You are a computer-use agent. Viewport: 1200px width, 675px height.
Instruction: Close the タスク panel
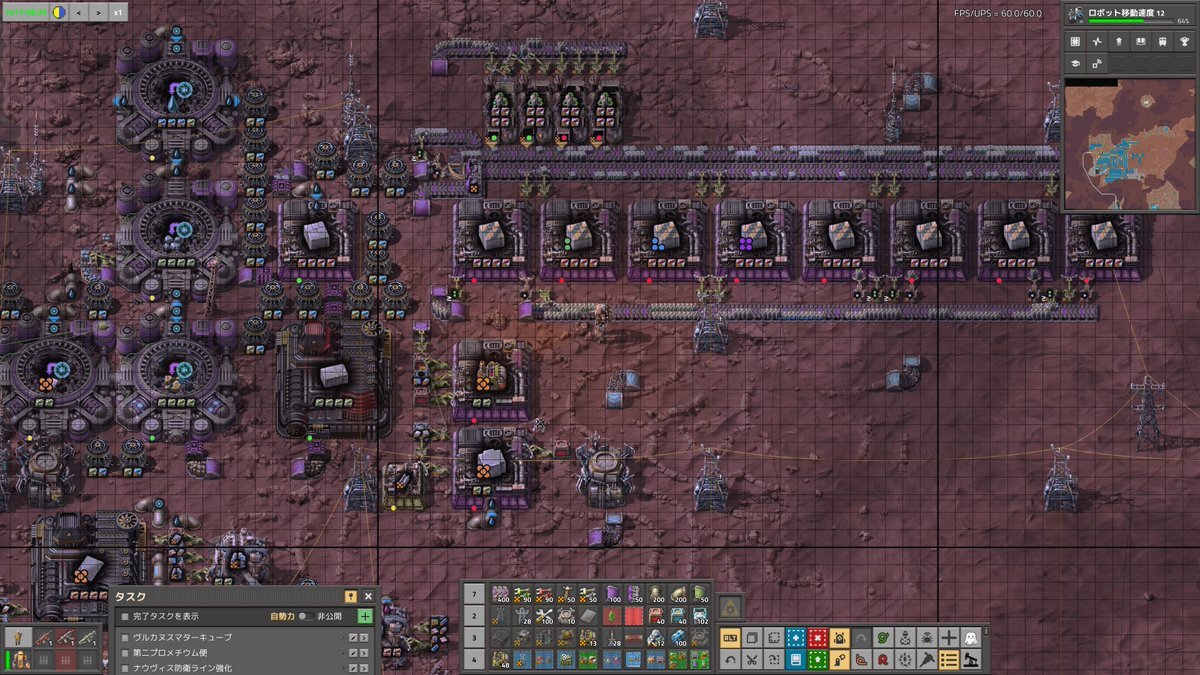tap(368, 596)
